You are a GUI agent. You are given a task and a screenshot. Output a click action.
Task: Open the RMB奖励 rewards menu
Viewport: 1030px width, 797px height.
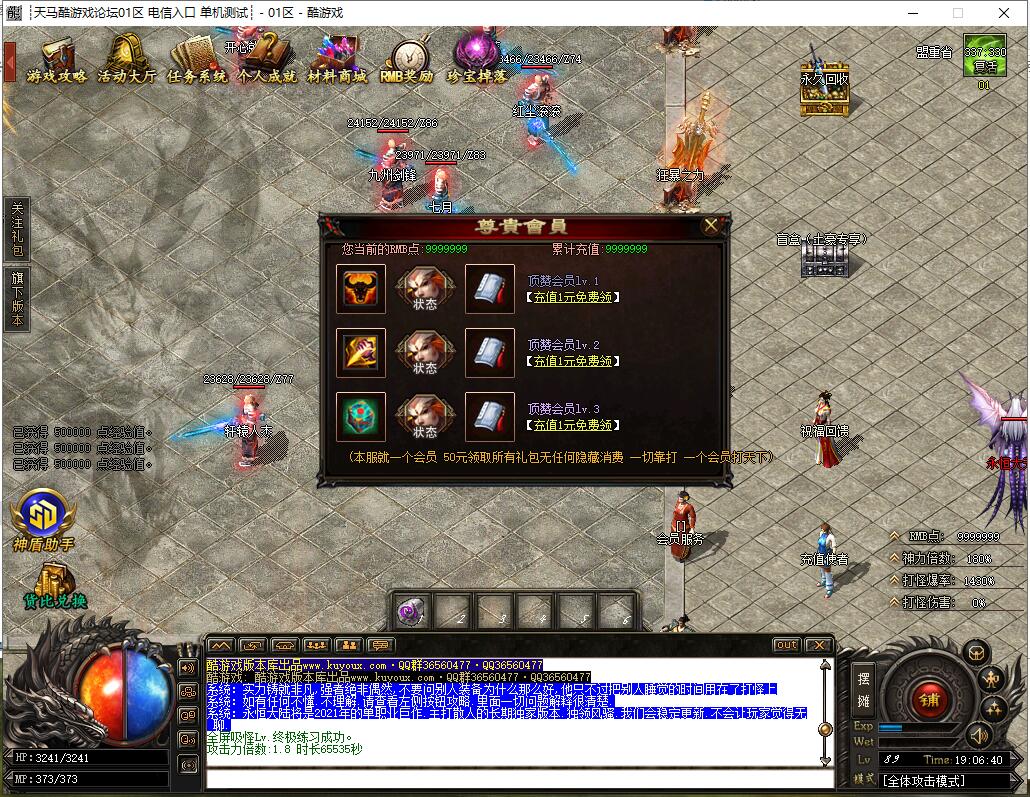[406, 60]
